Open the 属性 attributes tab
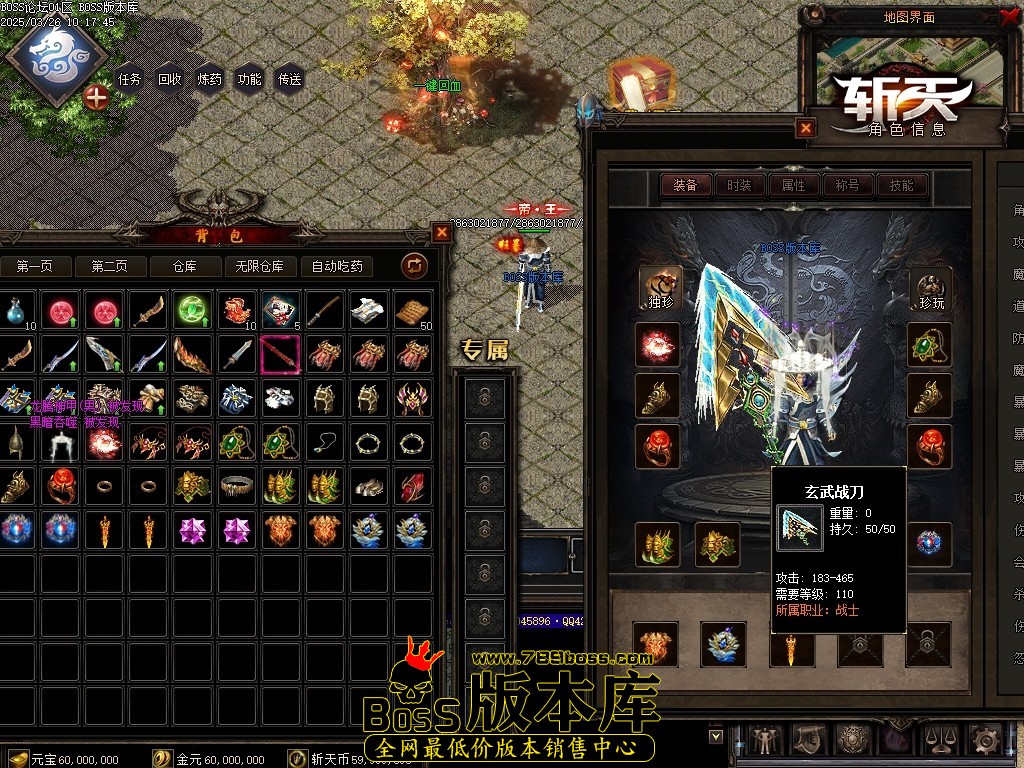 (x=793, y=185)
